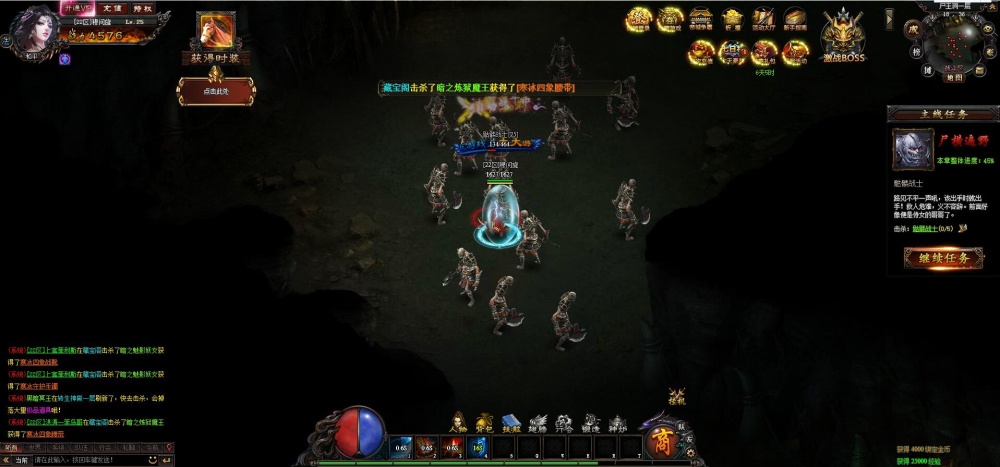Open the 商 shop orb

point(661,442)
